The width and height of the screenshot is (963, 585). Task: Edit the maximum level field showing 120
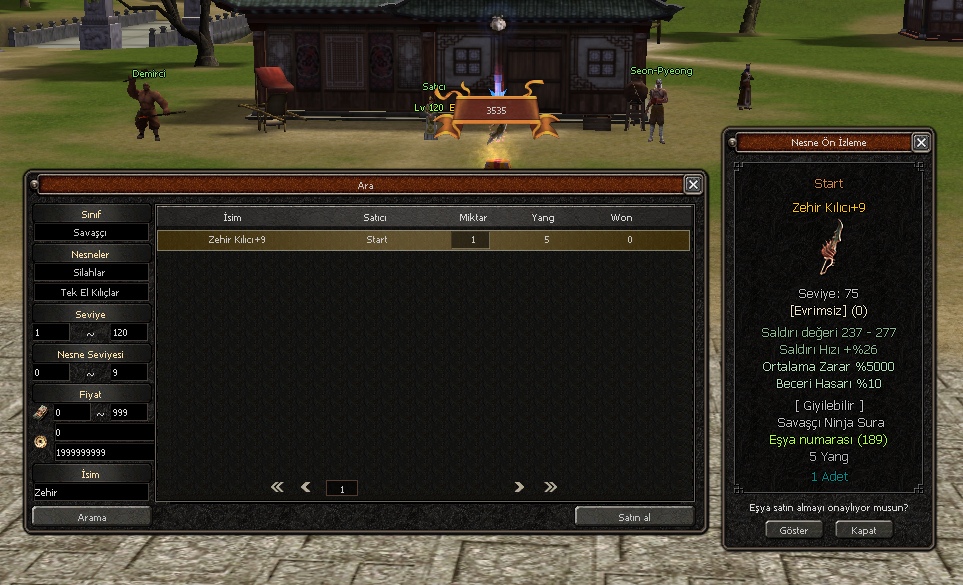point(128,332)
